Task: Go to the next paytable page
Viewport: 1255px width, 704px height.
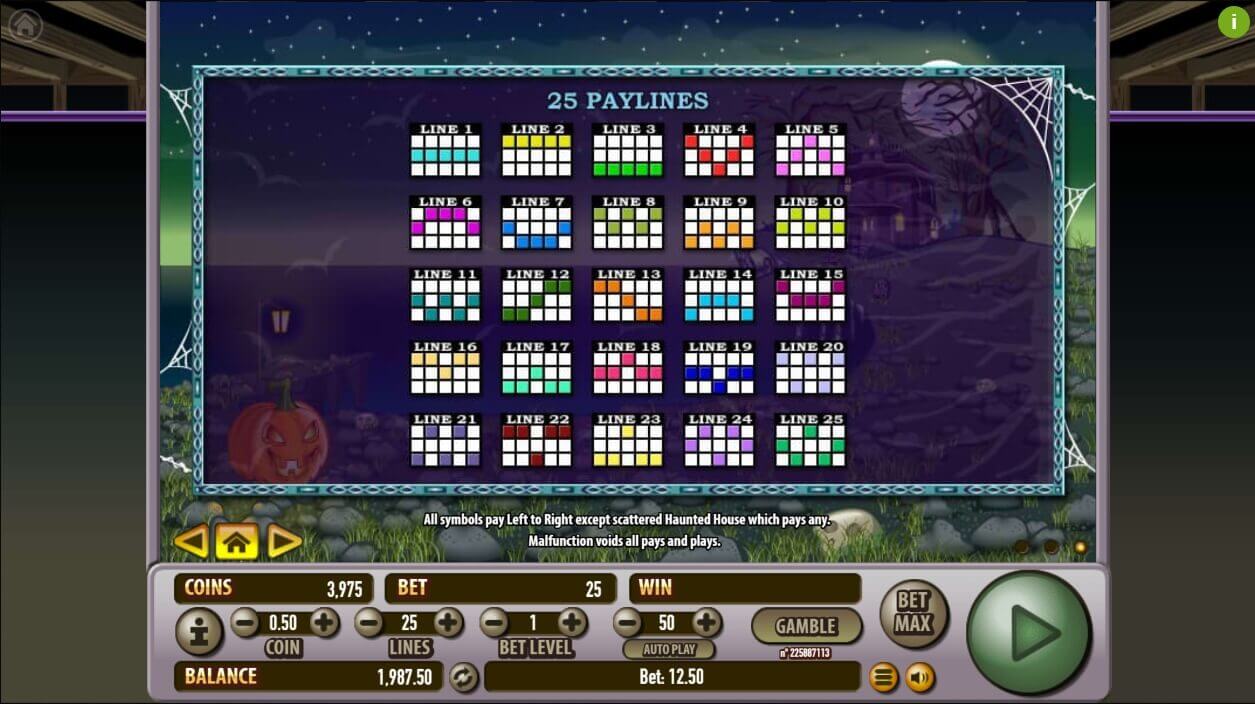Action: 284,542
